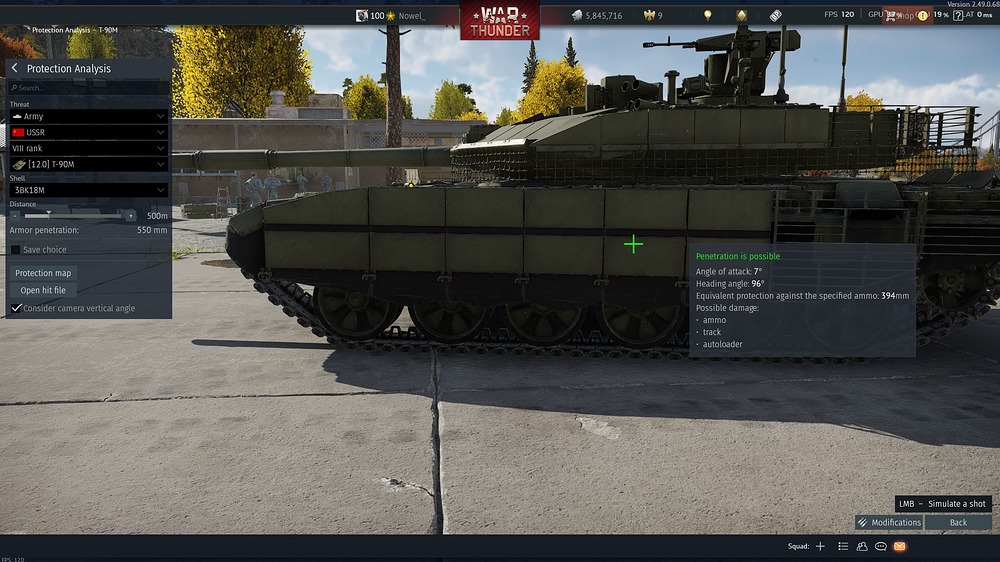Open the contacts (friends) icon

862,546
